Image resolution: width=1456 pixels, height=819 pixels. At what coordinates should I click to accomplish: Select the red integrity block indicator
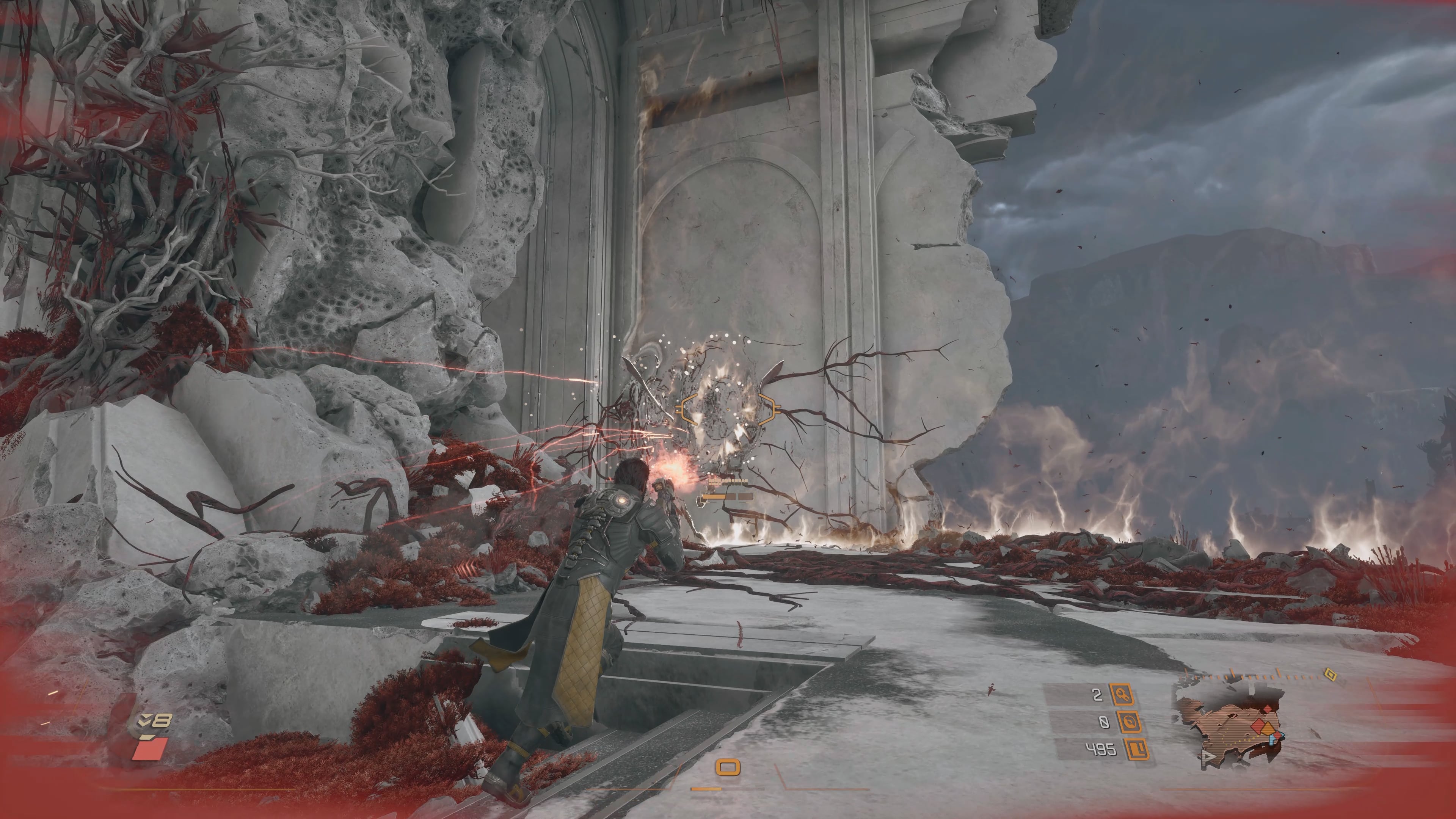pos(150,749)
